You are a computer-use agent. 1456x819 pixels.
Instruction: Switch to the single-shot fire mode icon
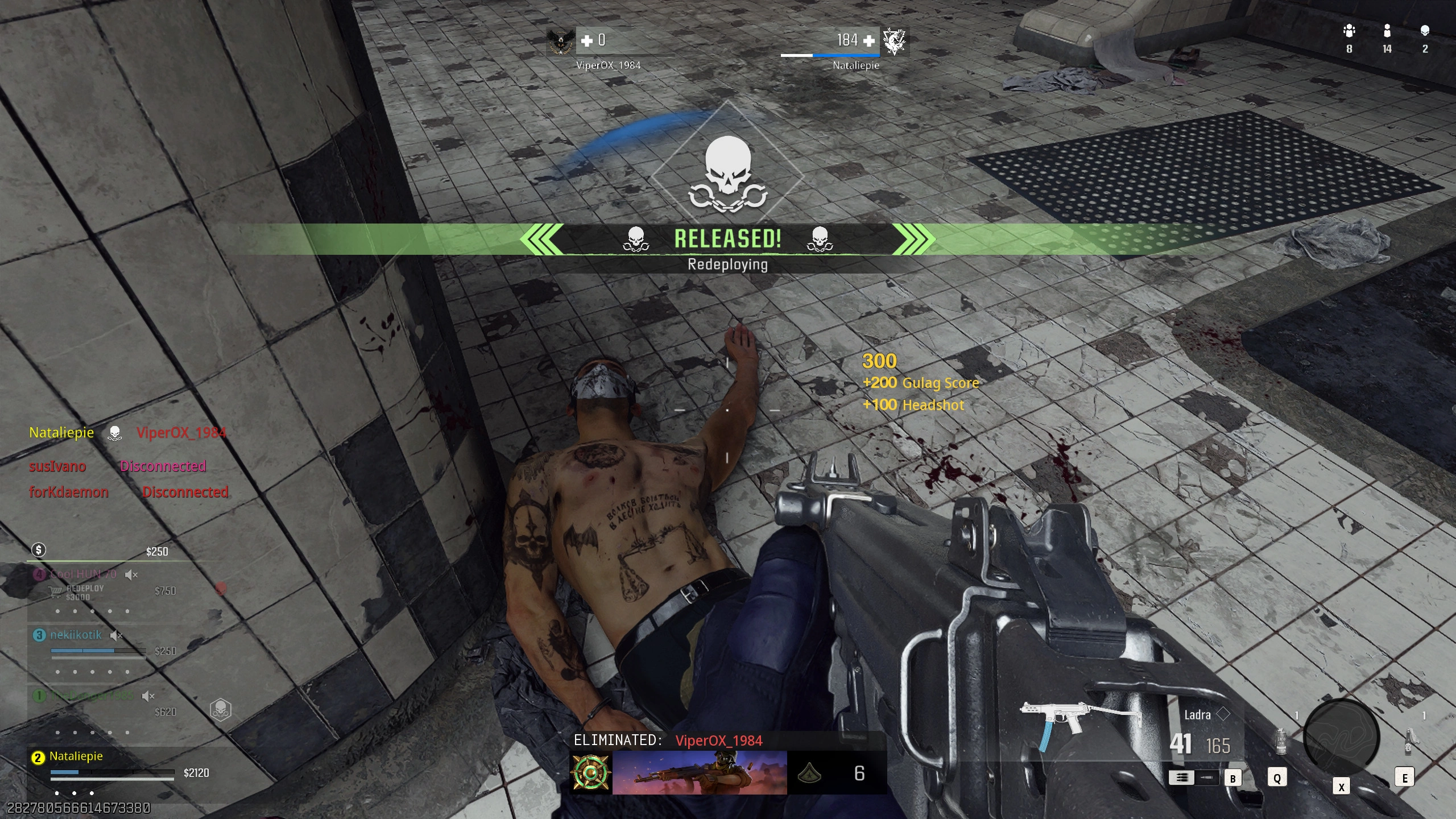[x=1206, y=777]
